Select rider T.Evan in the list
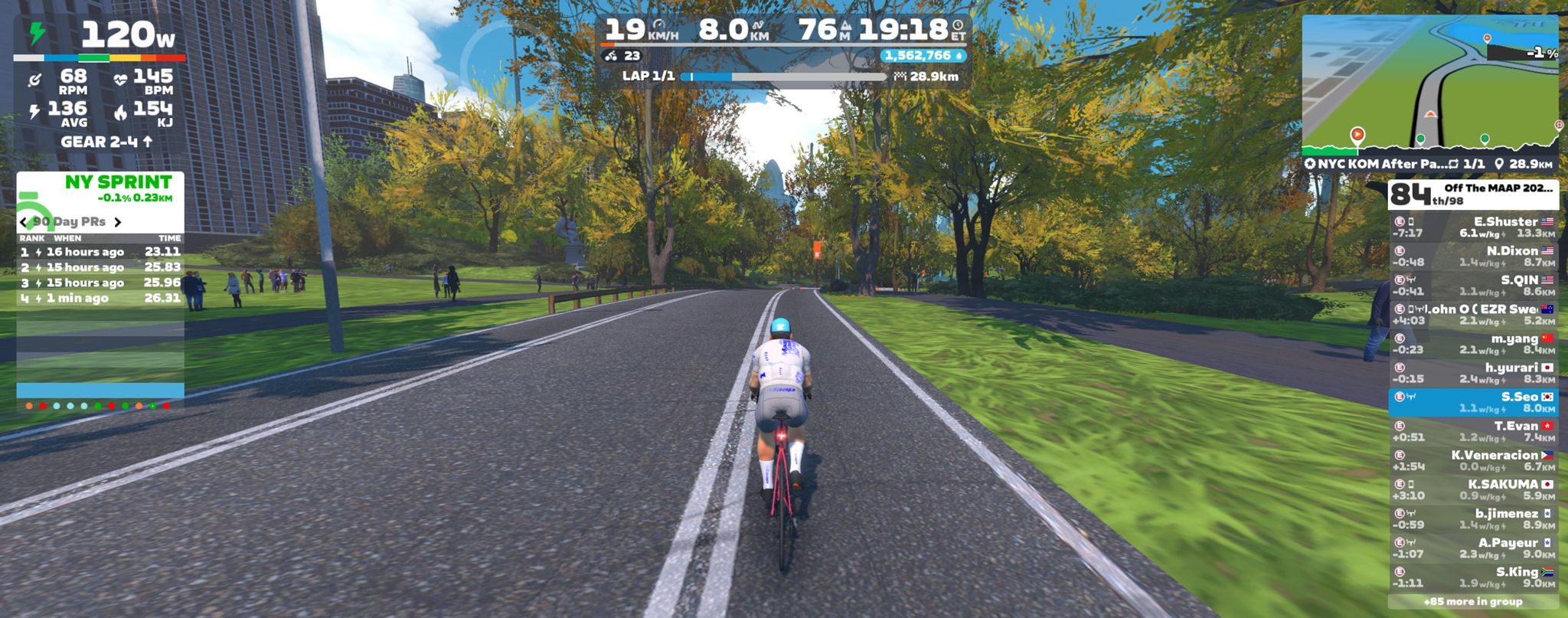 coord(1472,431)
